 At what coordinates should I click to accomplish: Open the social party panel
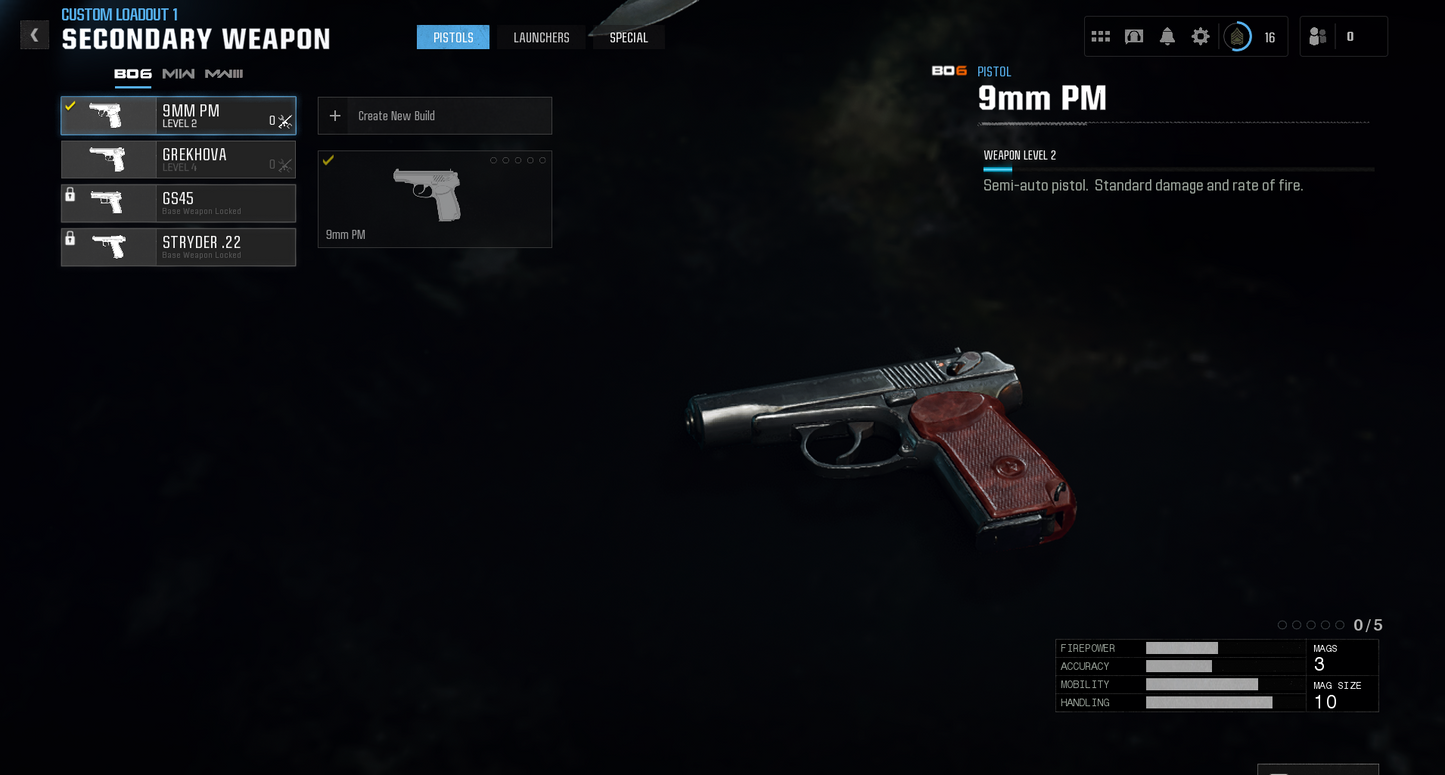[x=1342, y=37]
